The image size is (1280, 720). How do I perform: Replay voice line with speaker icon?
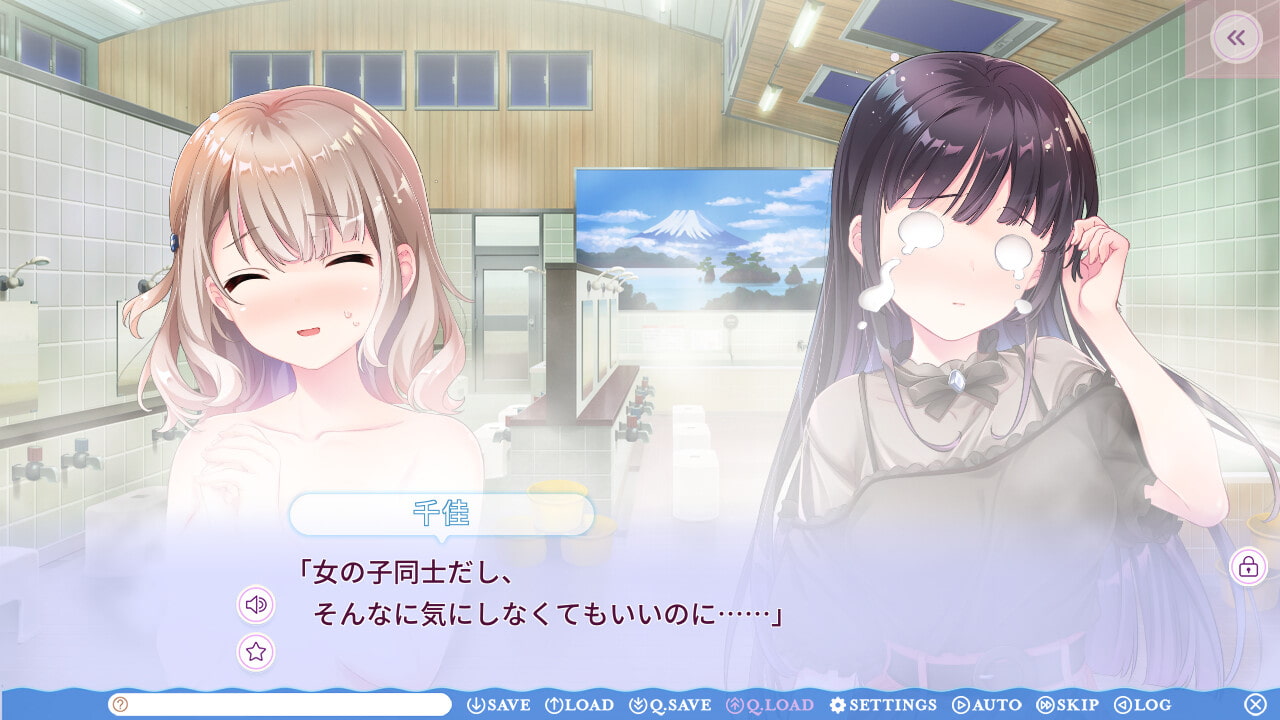click(x=256, y=604)
